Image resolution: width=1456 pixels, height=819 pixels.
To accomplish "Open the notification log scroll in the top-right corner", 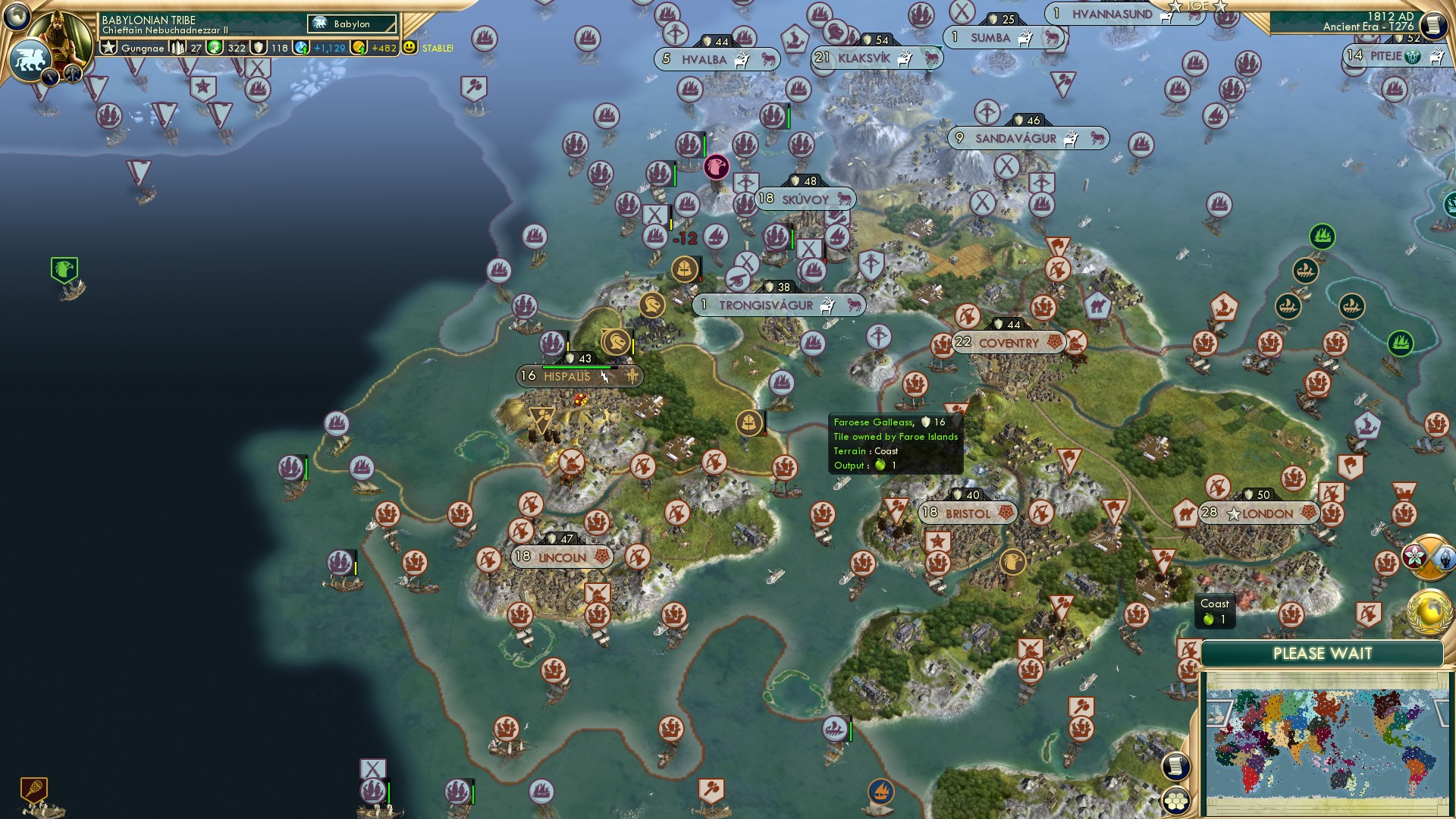I will point(1436,24).
